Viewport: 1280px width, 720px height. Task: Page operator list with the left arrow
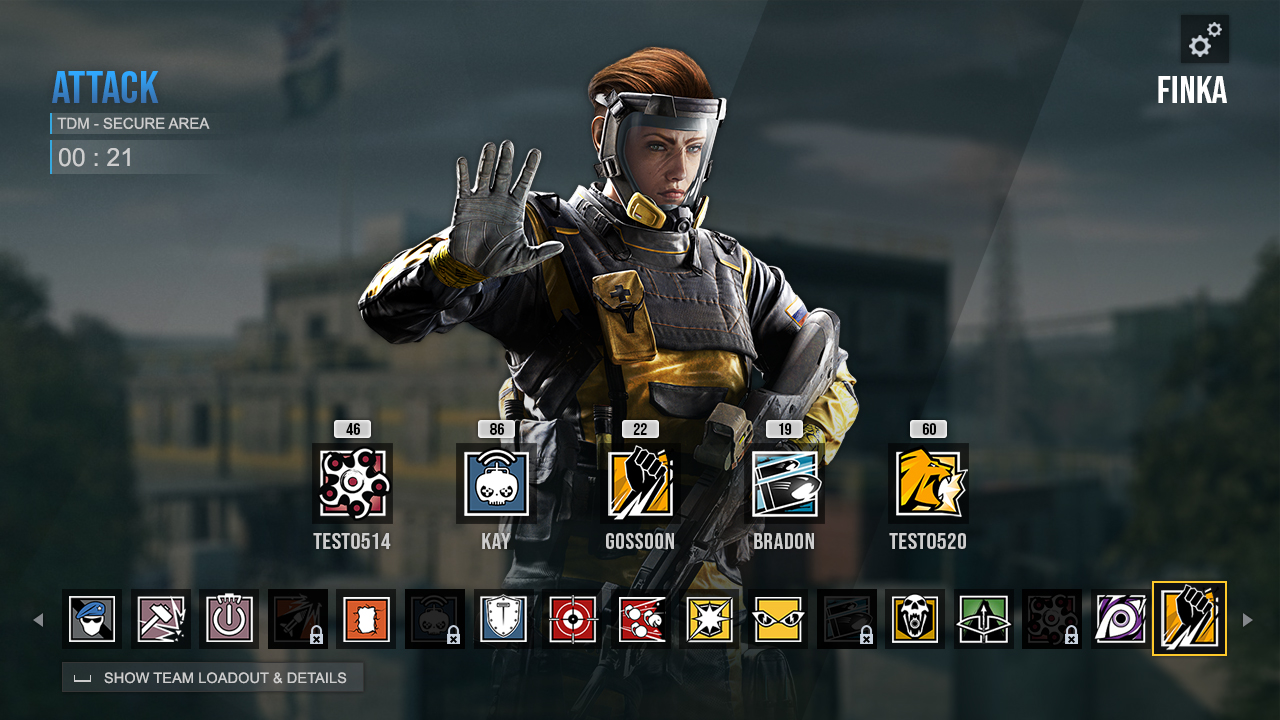38,620
